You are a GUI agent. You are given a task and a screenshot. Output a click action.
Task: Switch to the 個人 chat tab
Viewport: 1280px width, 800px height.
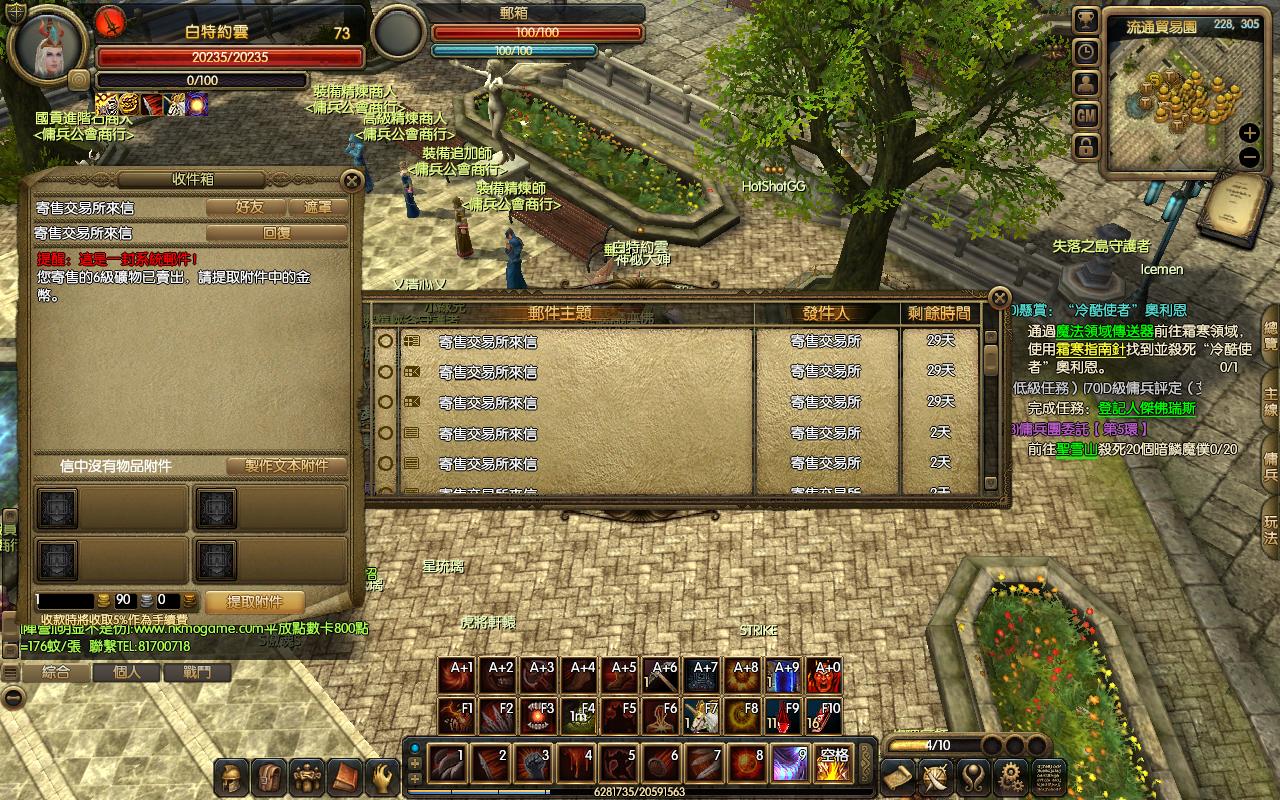(127, 673)
